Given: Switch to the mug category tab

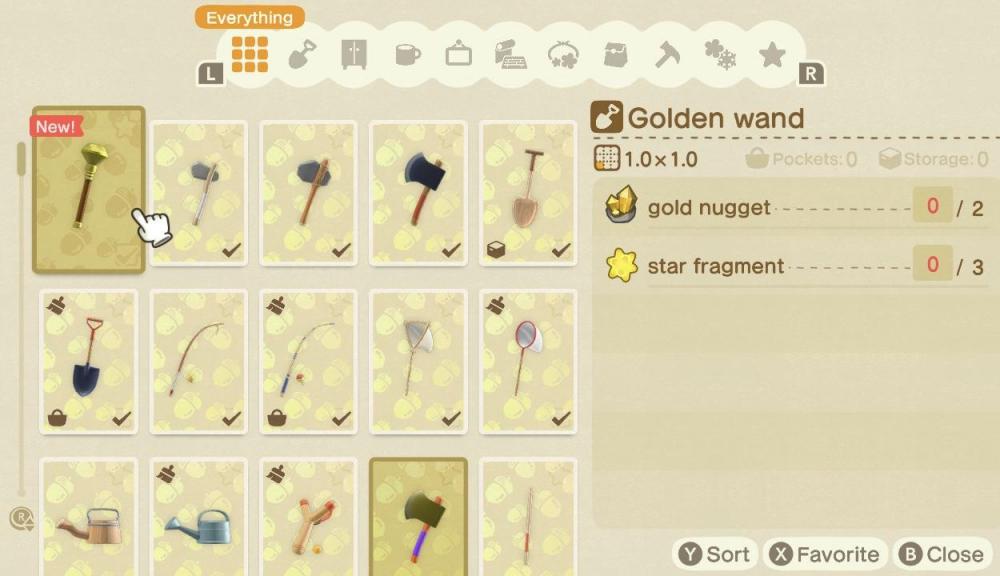Looking at the screenshot, I should click(407, 55).
